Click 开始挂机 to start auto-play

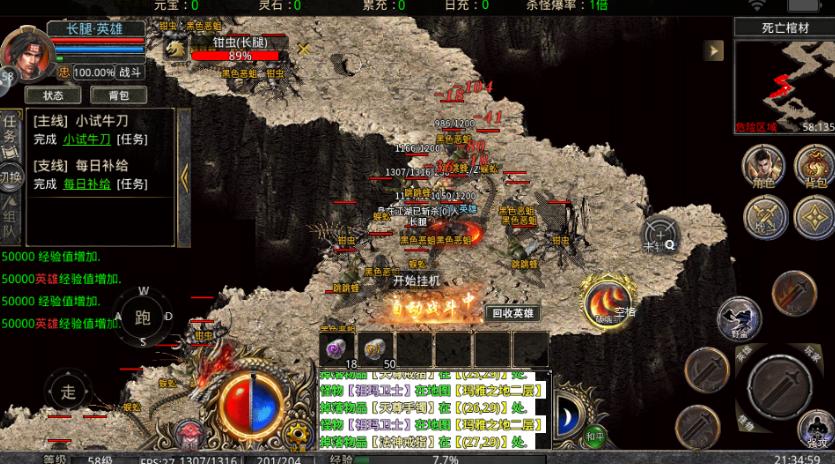(415, 280)
